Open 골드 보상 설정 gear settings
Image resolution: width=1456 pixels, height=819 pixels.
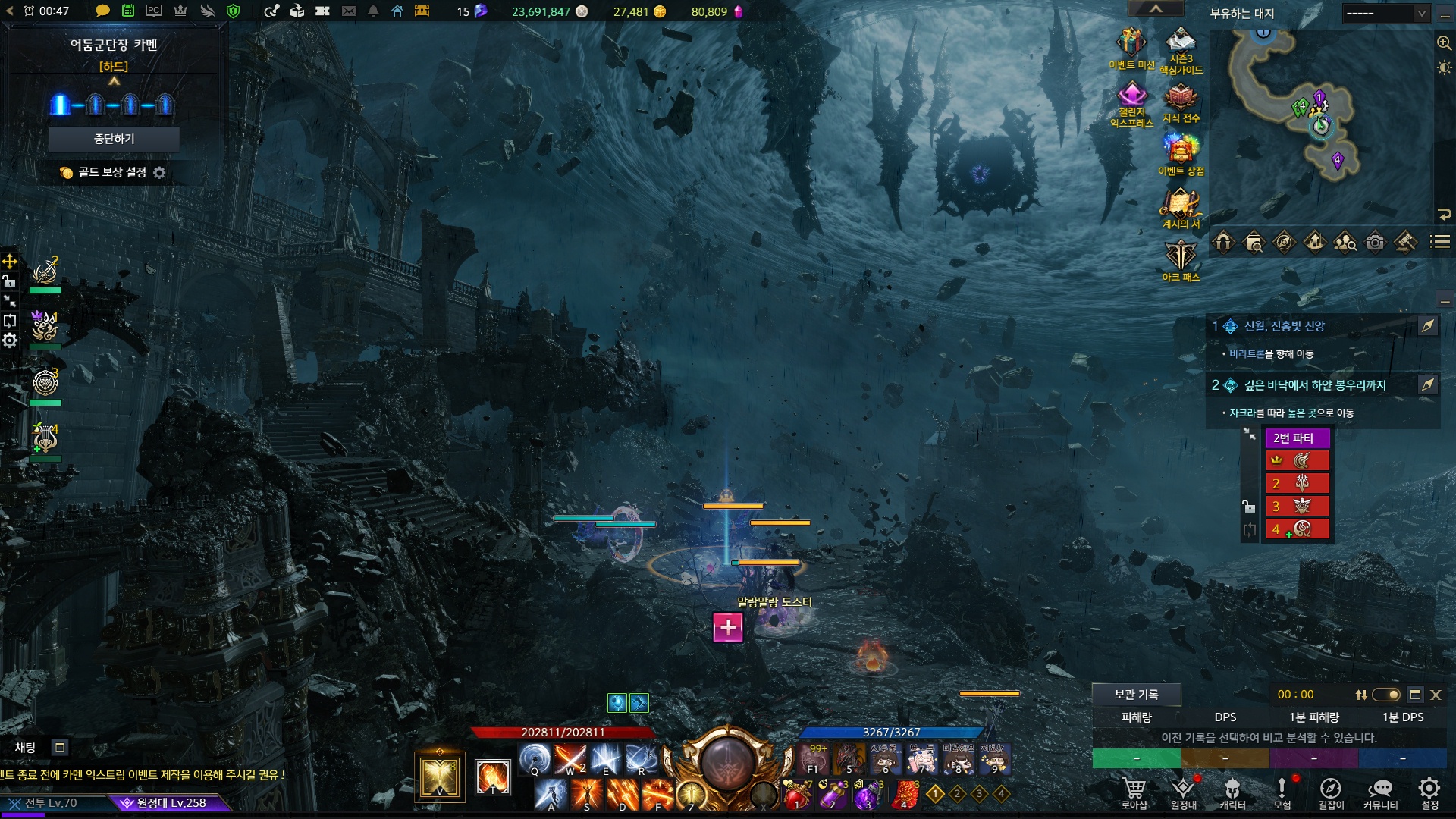[x=159, y=173]
